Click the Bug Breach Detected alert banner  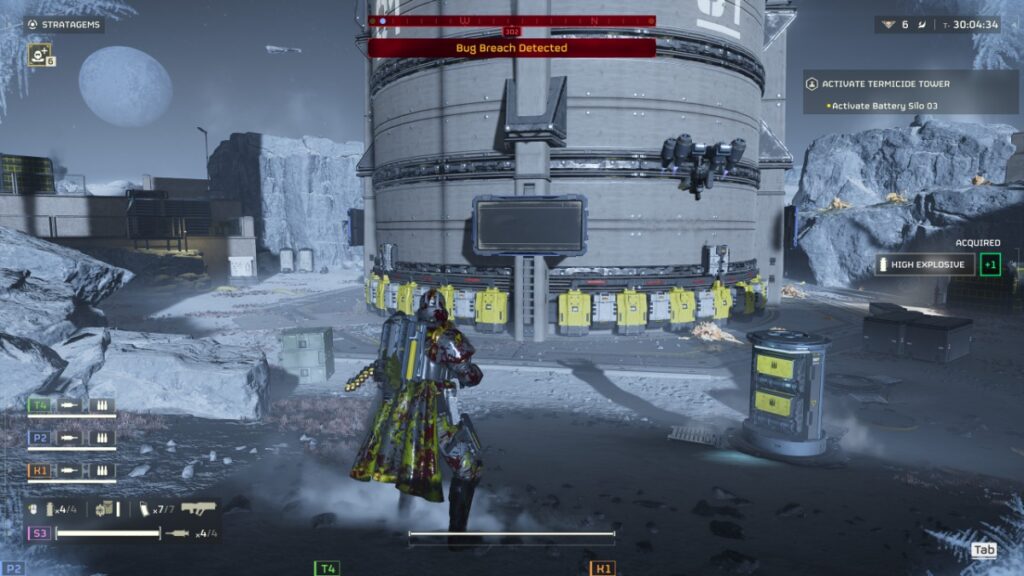[512, 48]
